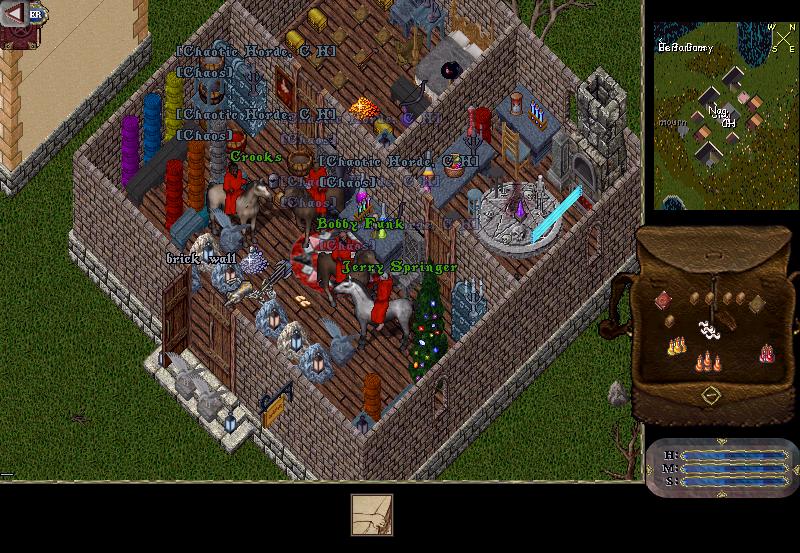Activate the hand skill icon on bottom bar
This screenshot has width=800, height=553.
[371, 515]
